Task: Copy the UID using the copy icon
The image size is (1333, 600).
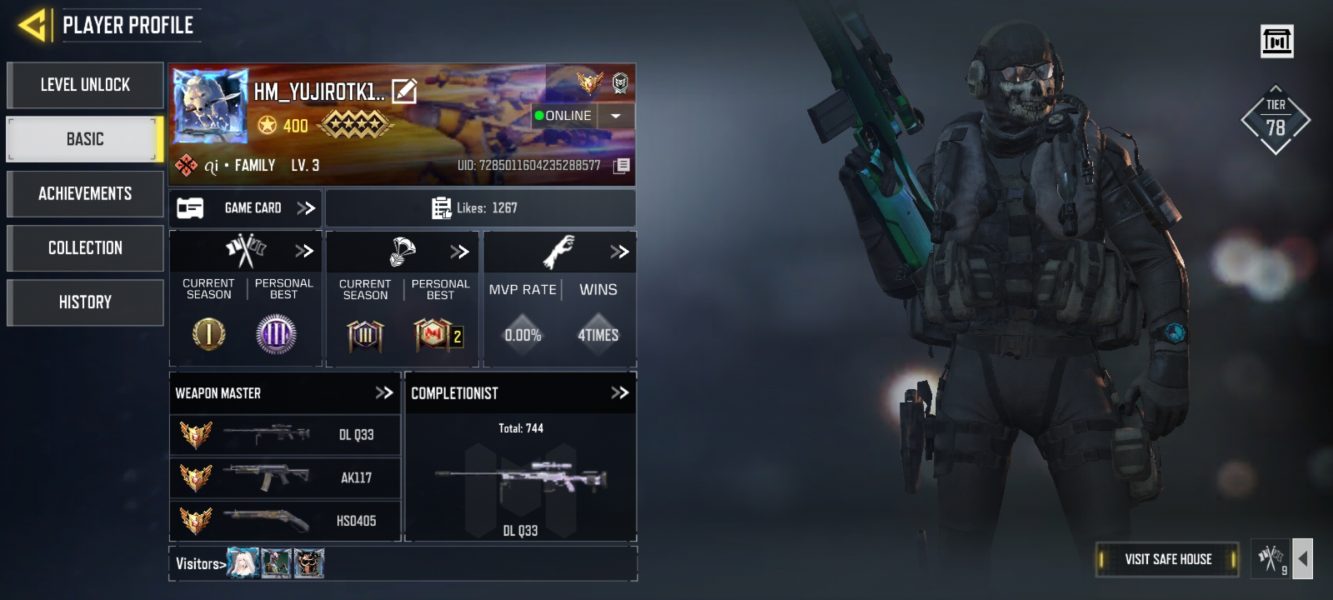Action: coord(621,165)
